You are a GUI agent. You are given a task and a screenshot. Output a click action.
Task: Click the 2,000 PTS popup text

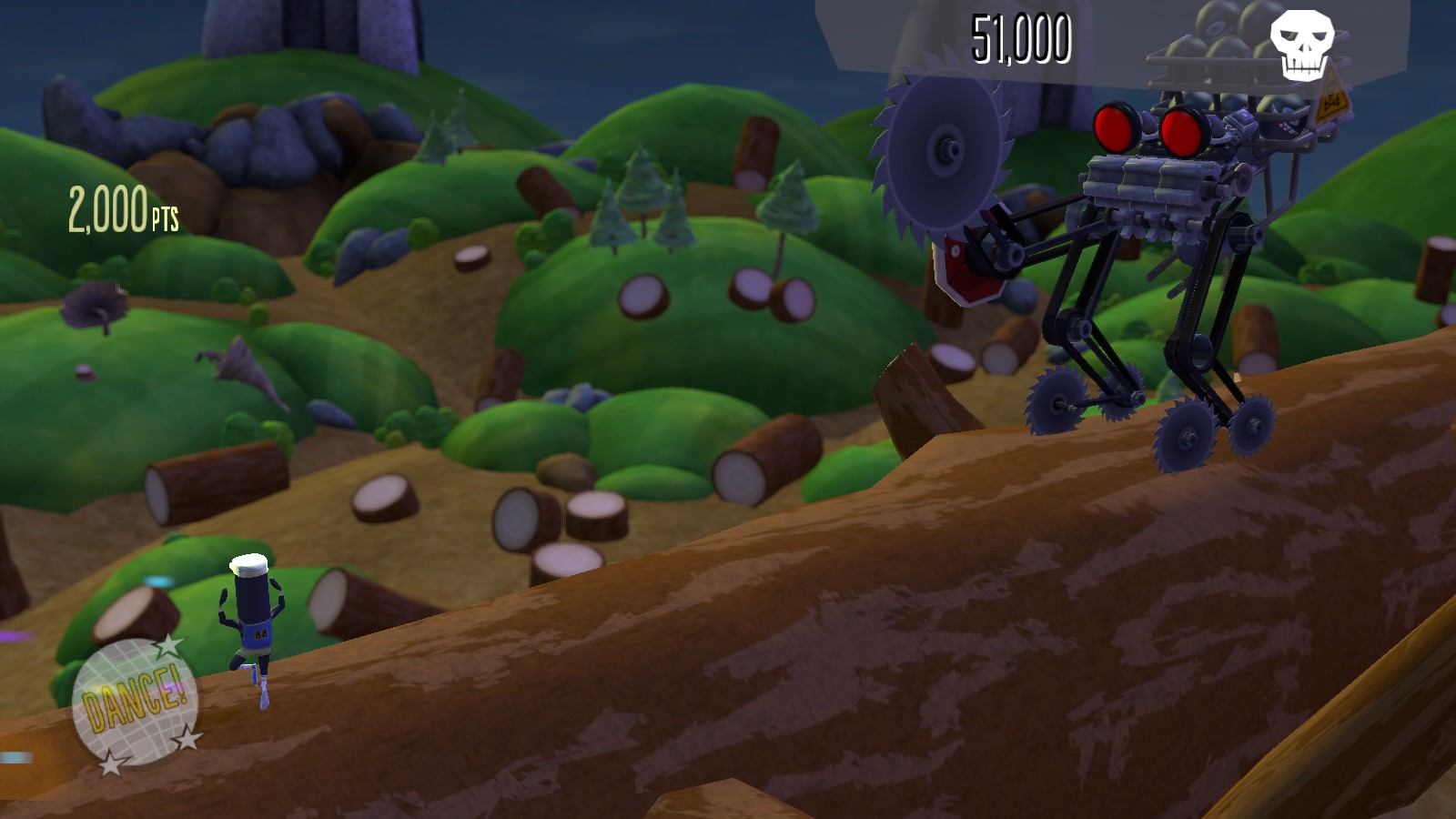pos(125,208)
